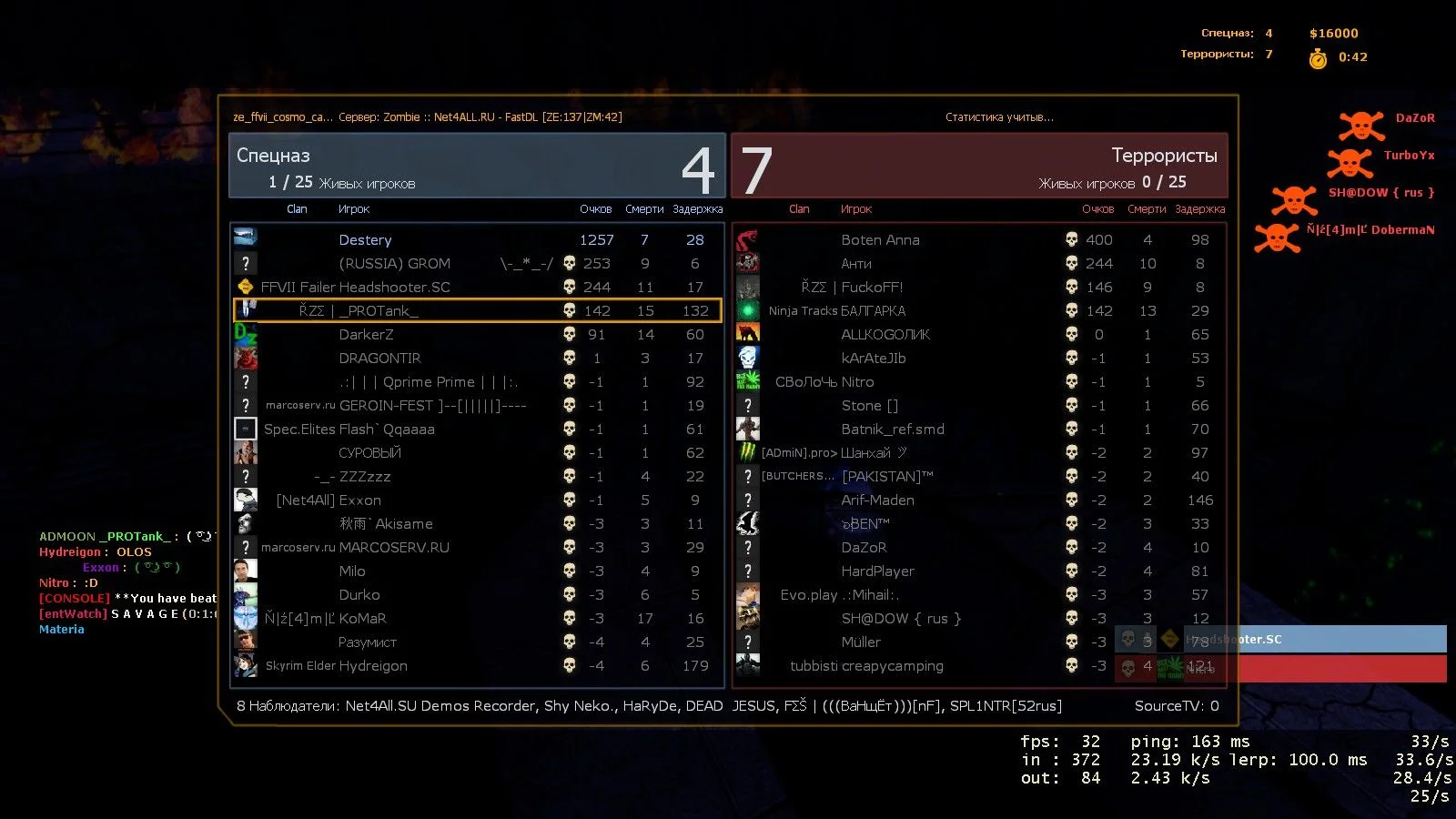Screen dimensions: 1456x819
Task: Select the highlighted _PROTank_ player row
Action: point(477,310)
